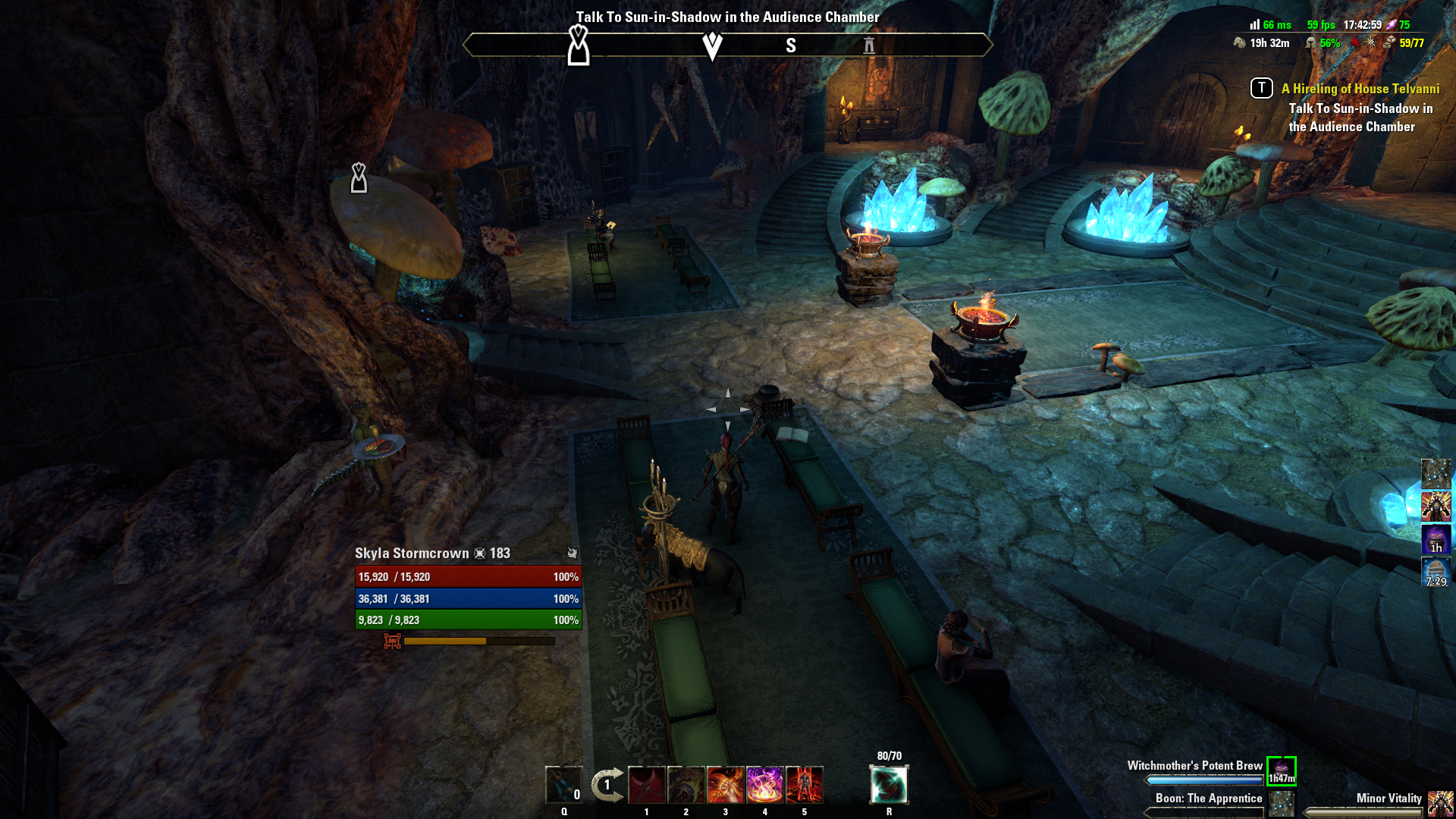Activate the red curved blade skill
Image resolution: width=1456 pixels, height=819 pixels.
click(x=647, y=785)
